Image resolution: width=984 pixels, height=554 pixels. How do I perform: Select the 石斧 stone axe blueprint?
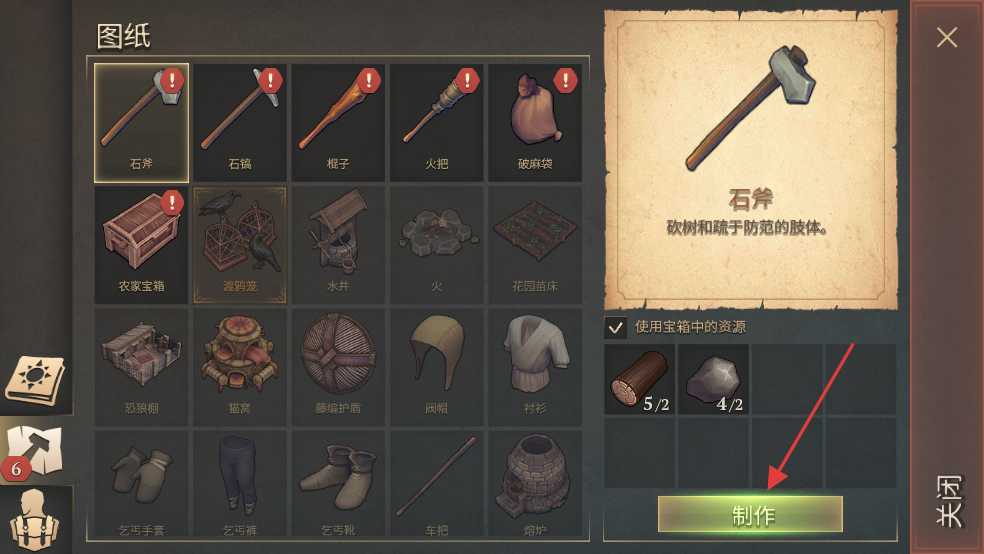click(x=141, y=121)
